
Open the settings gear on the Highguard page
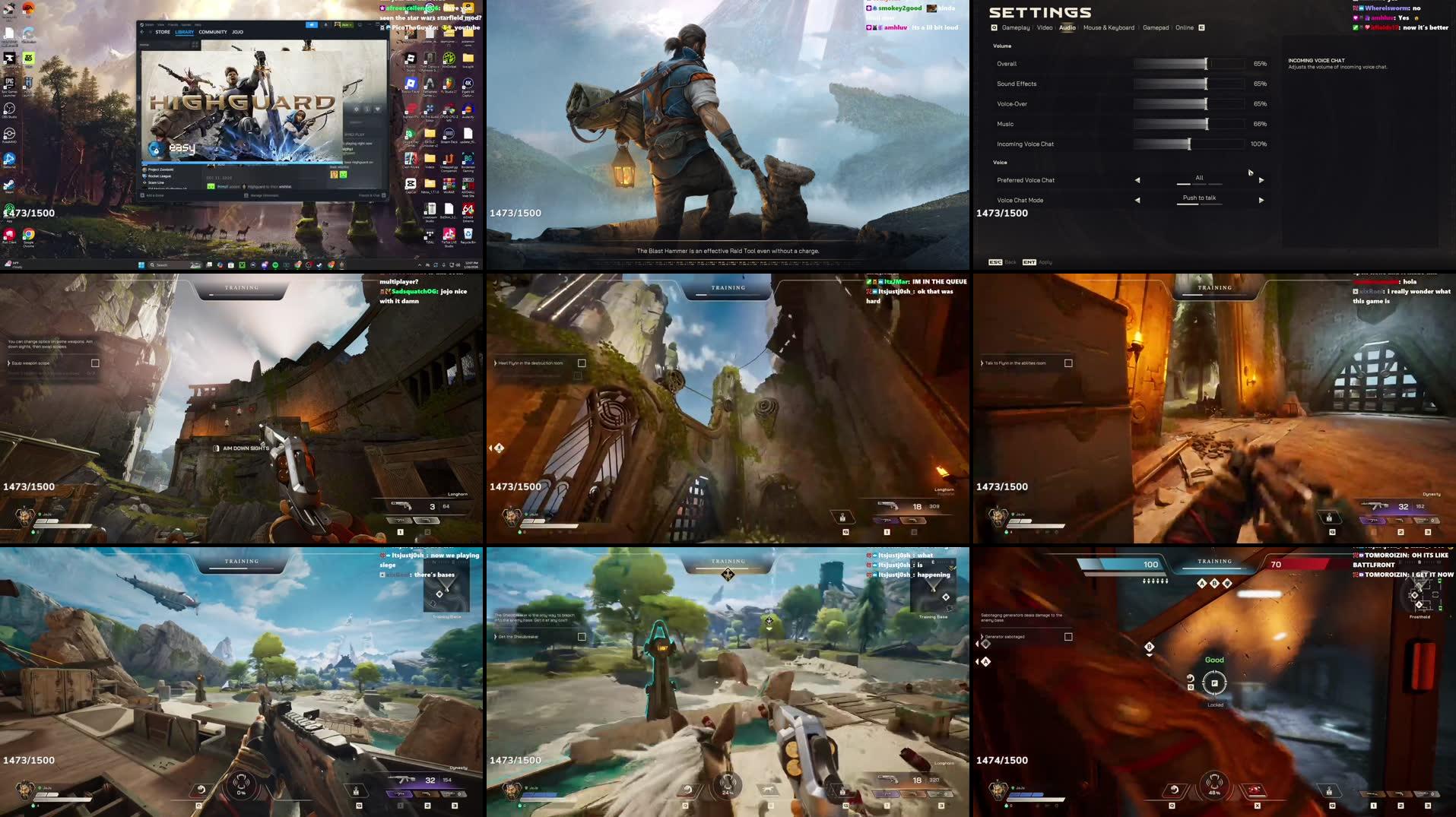click(x=357, y=109)
